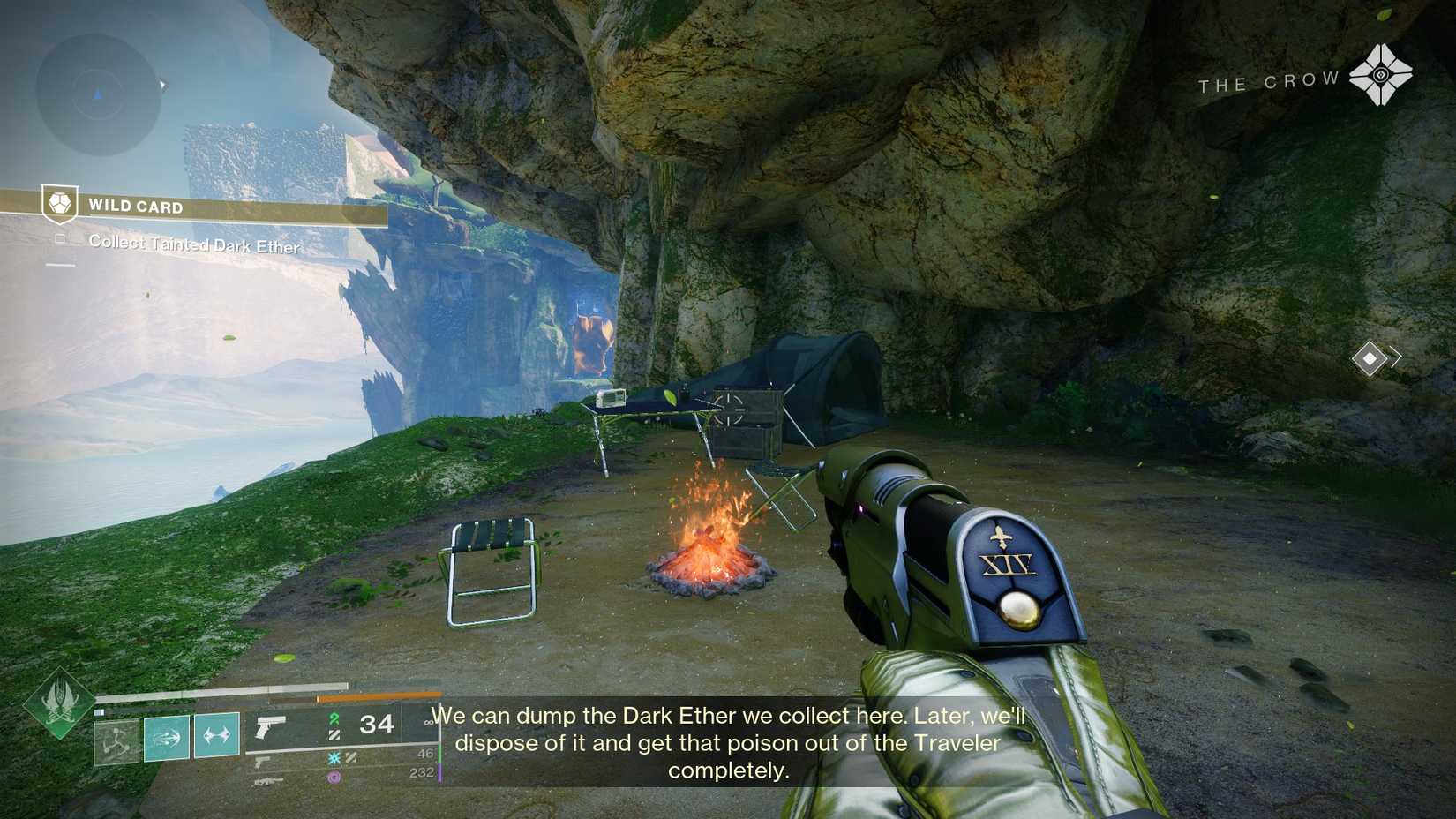Select the kinetic hand cannon weapon icon
This screenshot has height=819, width=1456.
pos(270,728)
